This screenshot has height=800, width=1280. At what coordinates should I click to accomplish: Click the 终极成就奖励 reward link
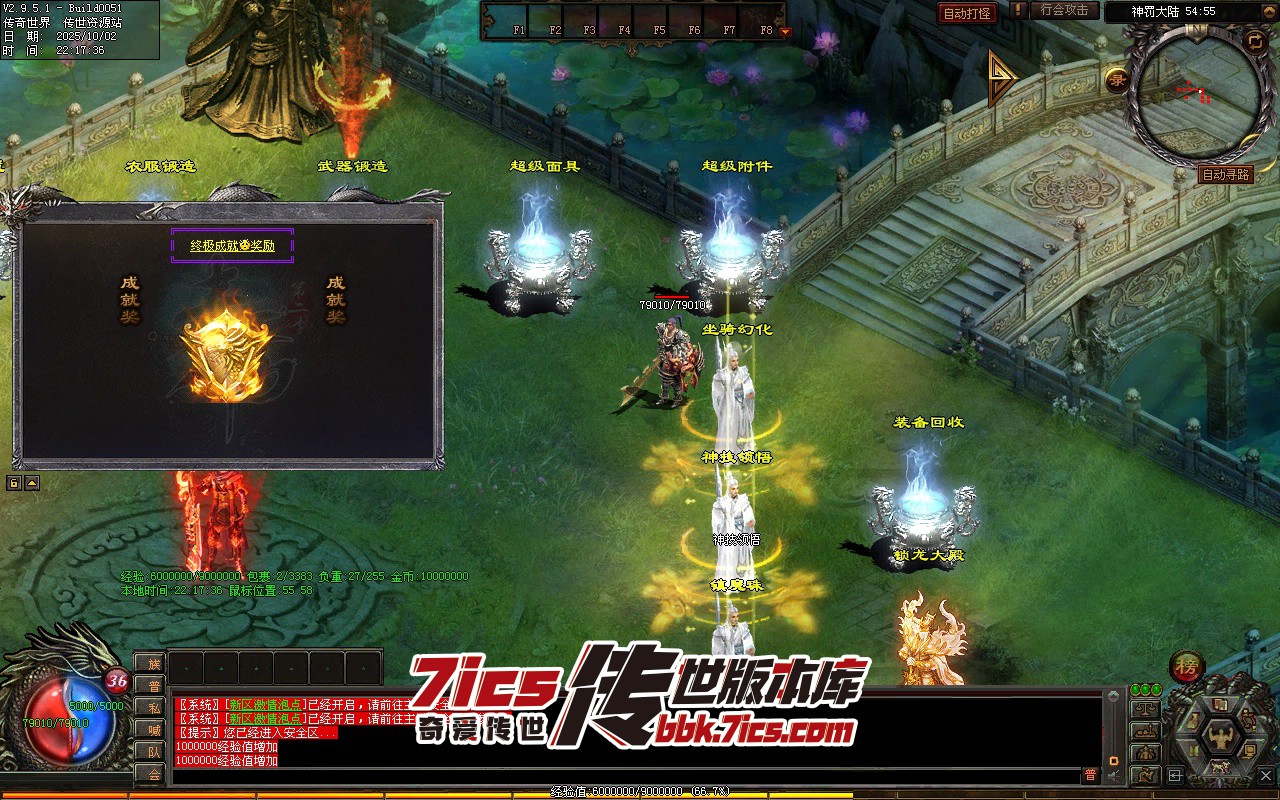232,245
